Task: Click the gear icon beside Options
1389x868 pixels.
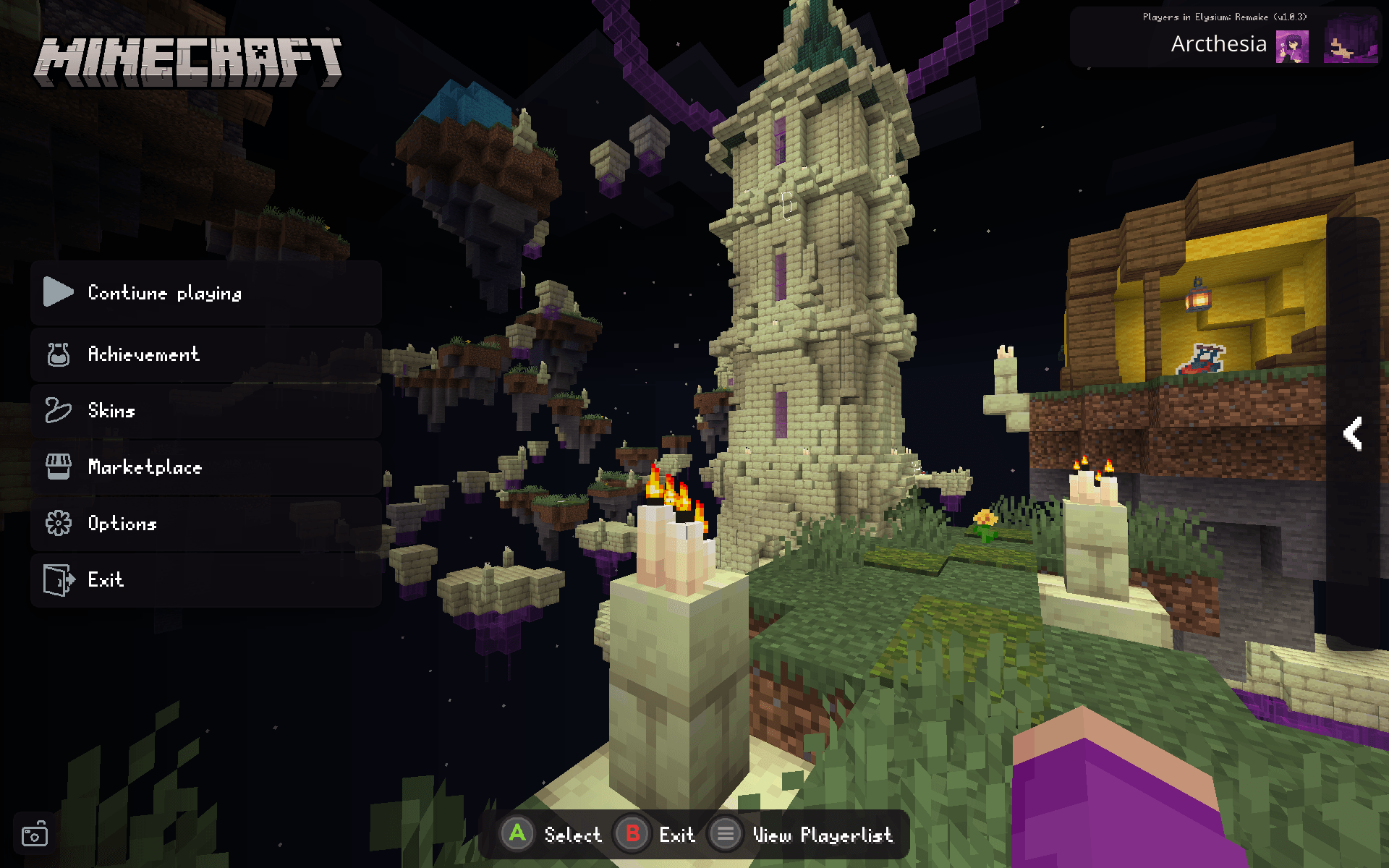Action: [59, 523]
